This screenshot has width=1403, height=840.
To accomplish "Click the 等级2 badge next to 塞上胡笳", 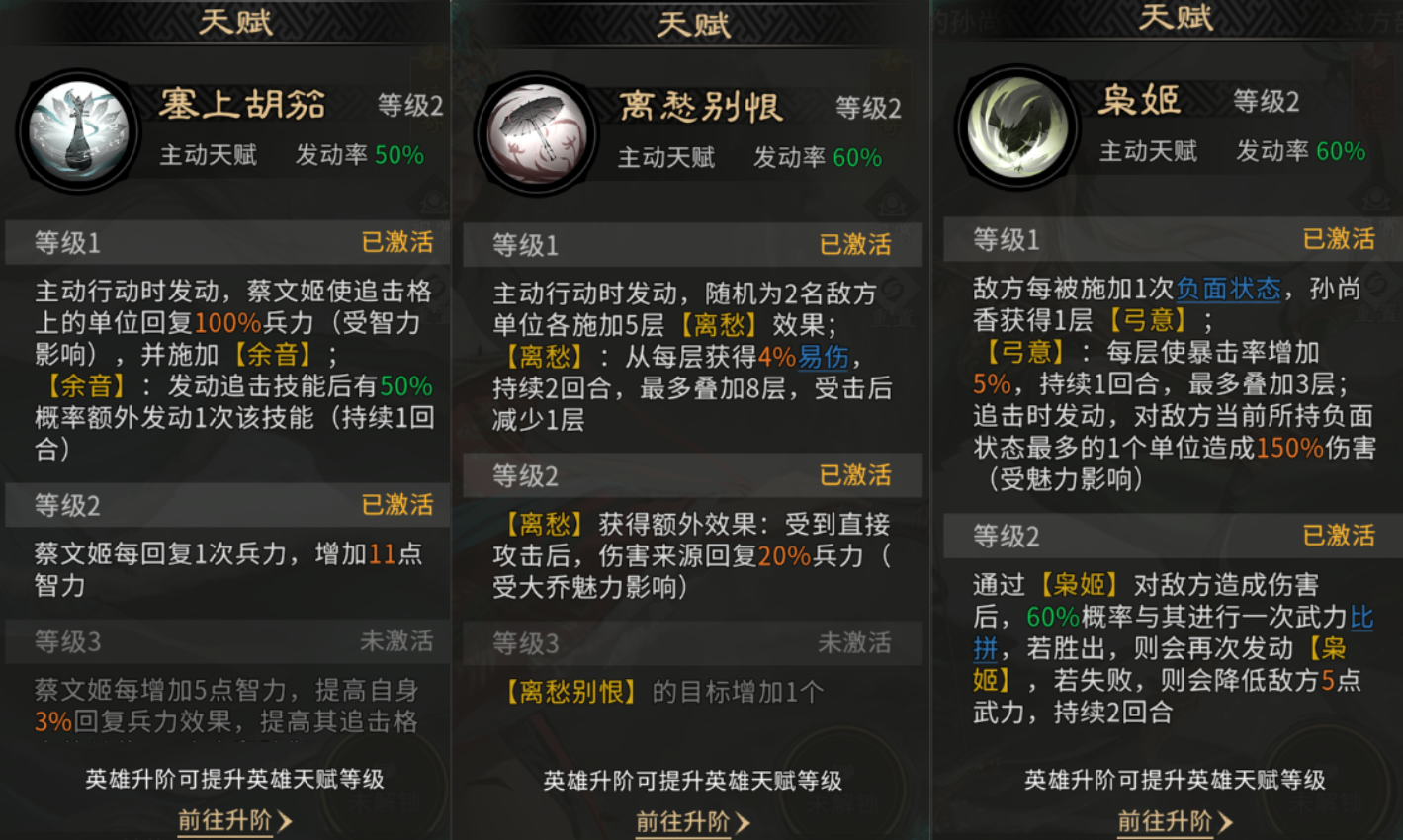I will pyautogui.click(x=412, y=106).
